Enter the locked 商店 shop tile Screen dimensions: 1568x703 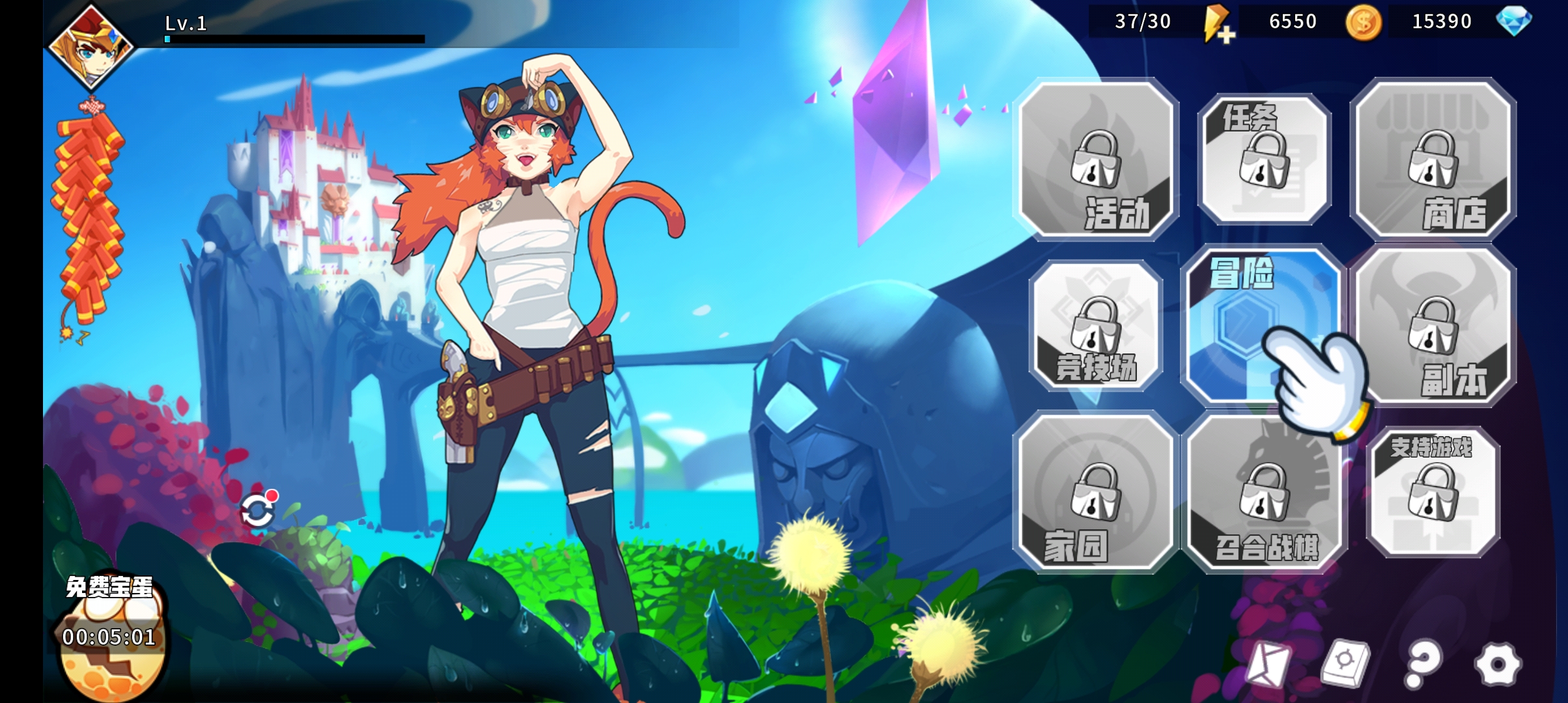(1433, 159)
